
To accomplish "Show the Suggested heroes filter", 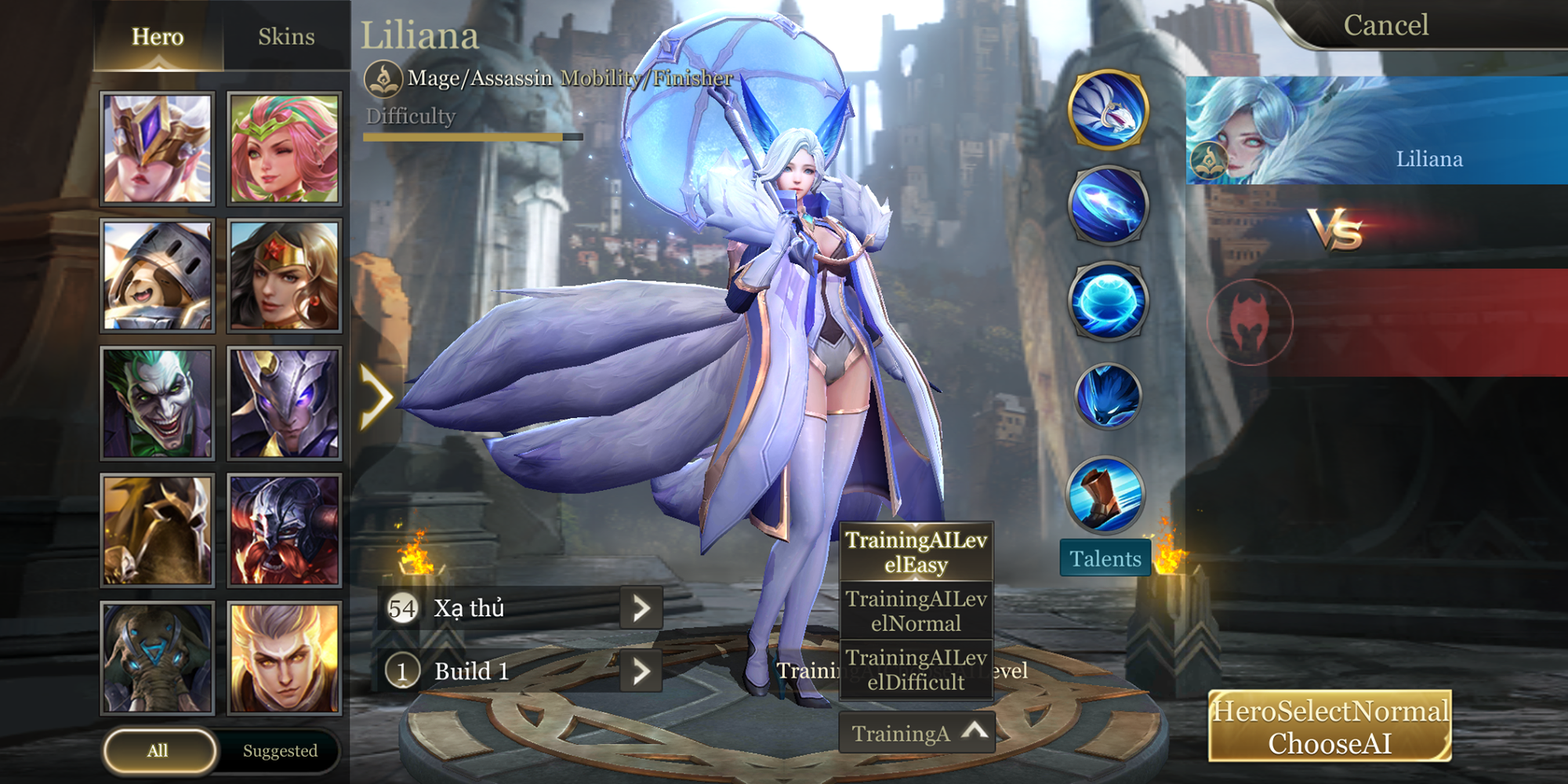I will [x=280, y=750].
